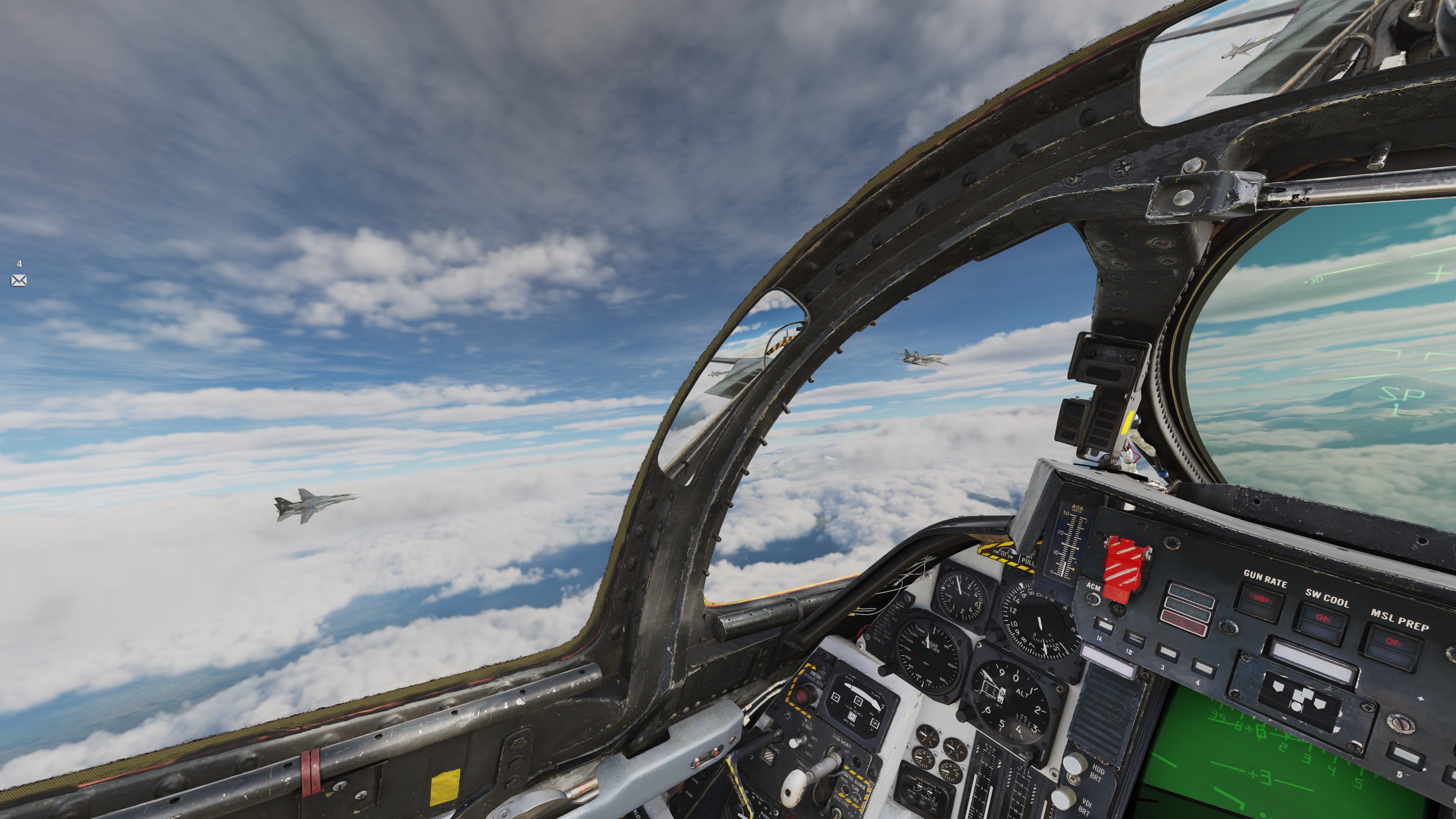Open the unread messages envelope icon
This screenshot has height=819, width=1456.
pyautogui.click(x=19, y=280)
